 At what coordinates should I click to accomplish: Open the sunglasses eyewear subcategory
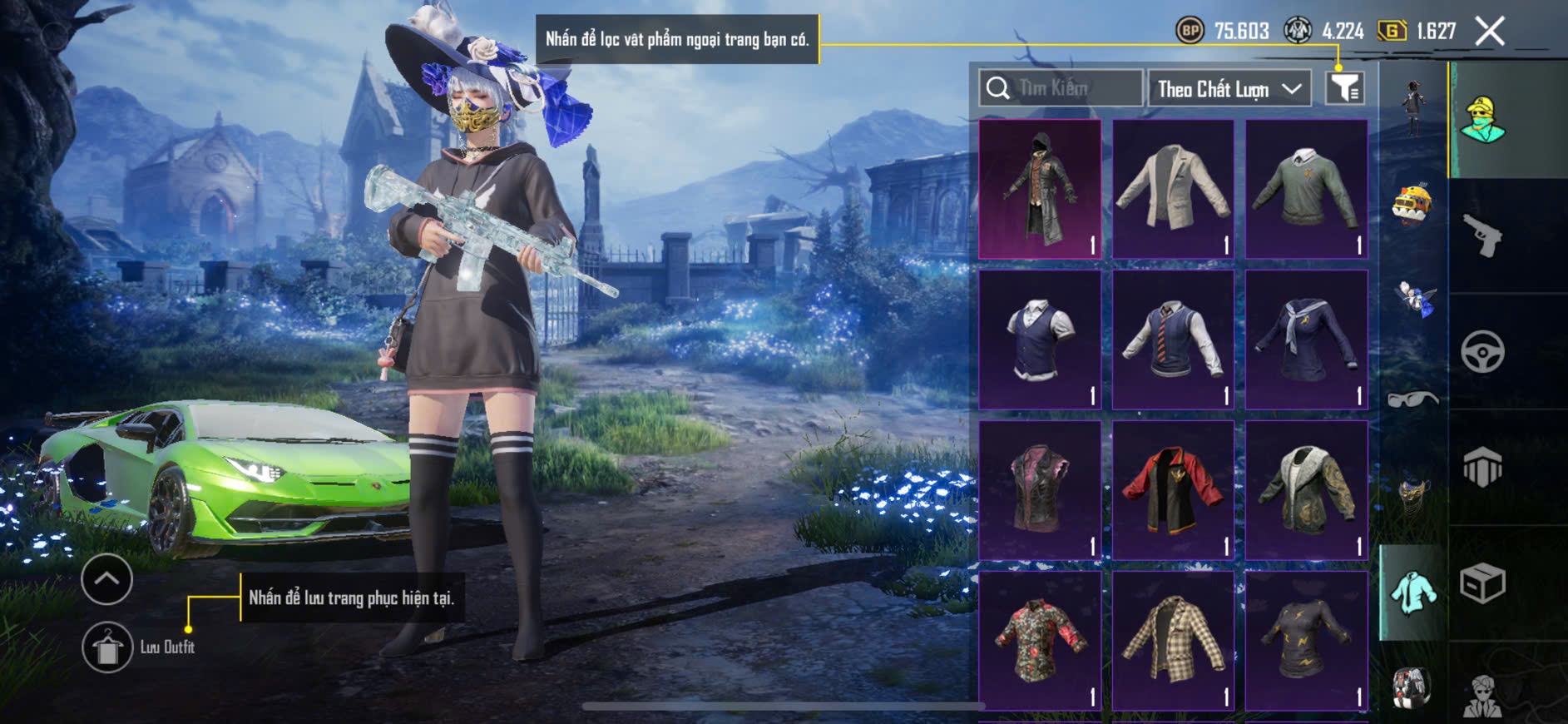pyautogui.click(x=1412, y=400)
